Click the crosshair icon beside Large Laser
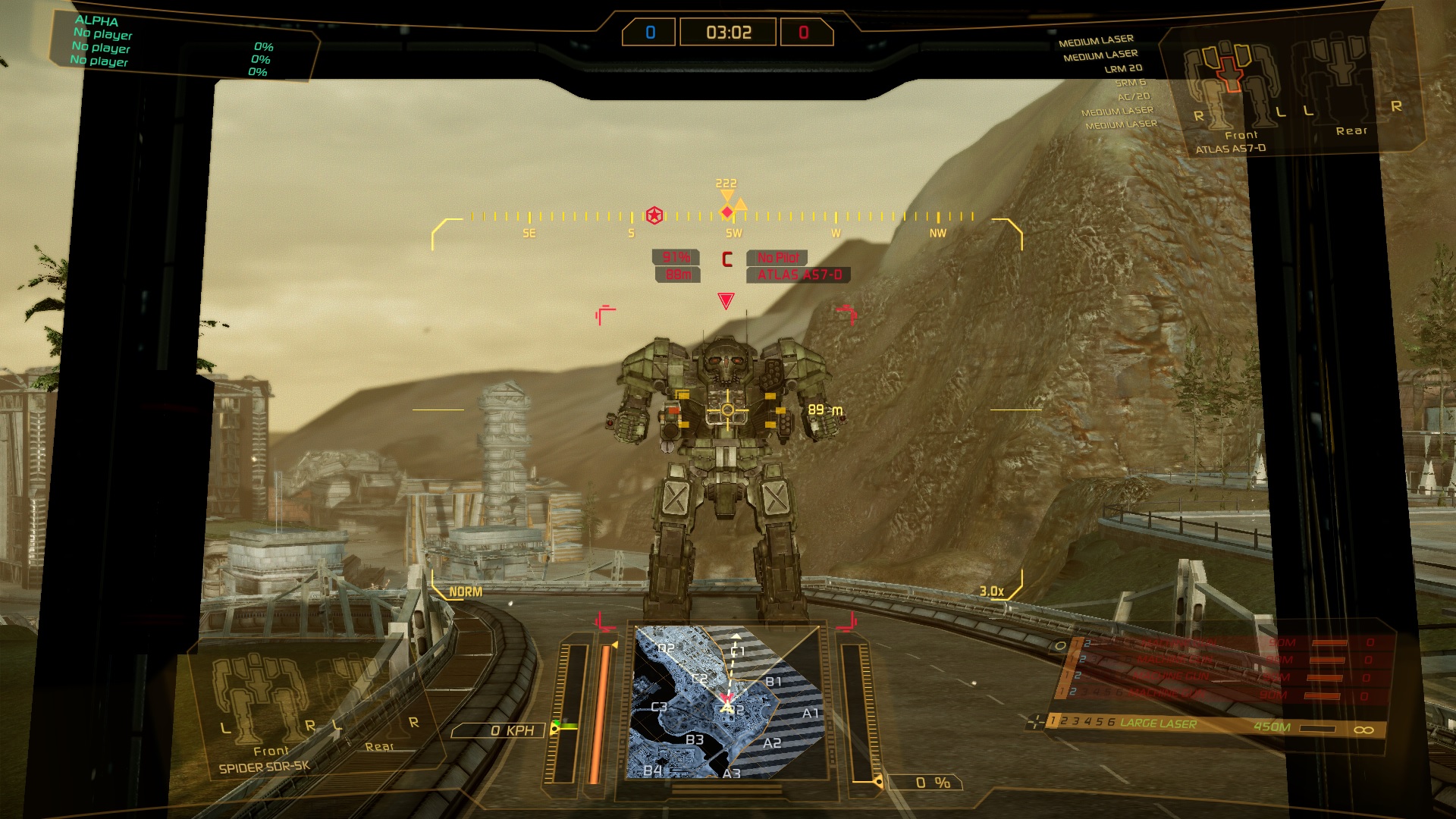 (x=1035, y=722)
